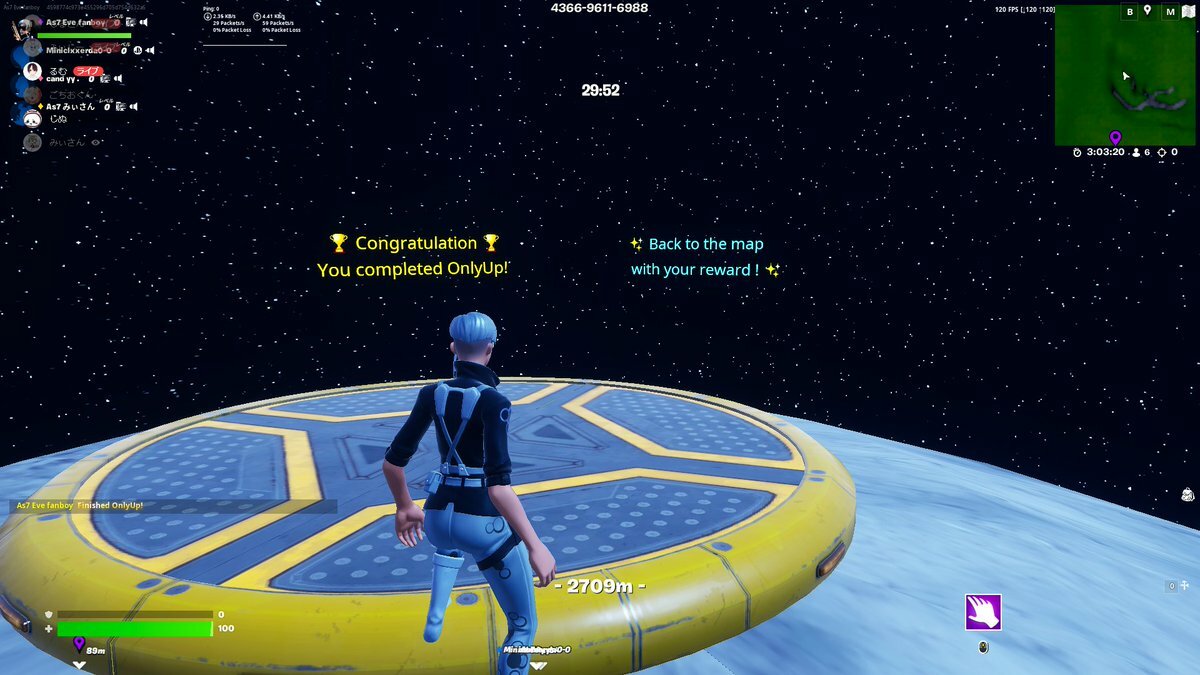Click the white map pin marker icon

pos(1147,11)
